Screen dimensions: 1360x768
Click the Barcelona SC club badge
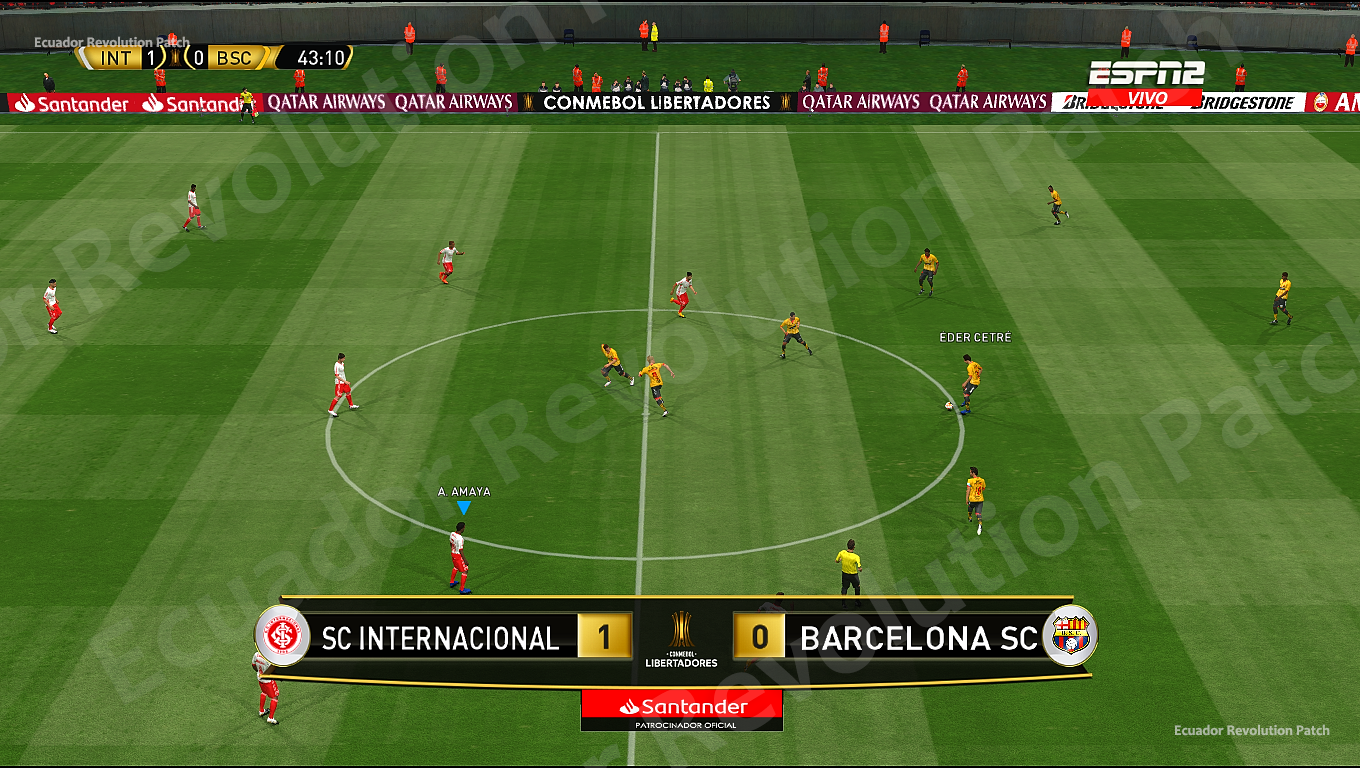[x=1069, y=637]
